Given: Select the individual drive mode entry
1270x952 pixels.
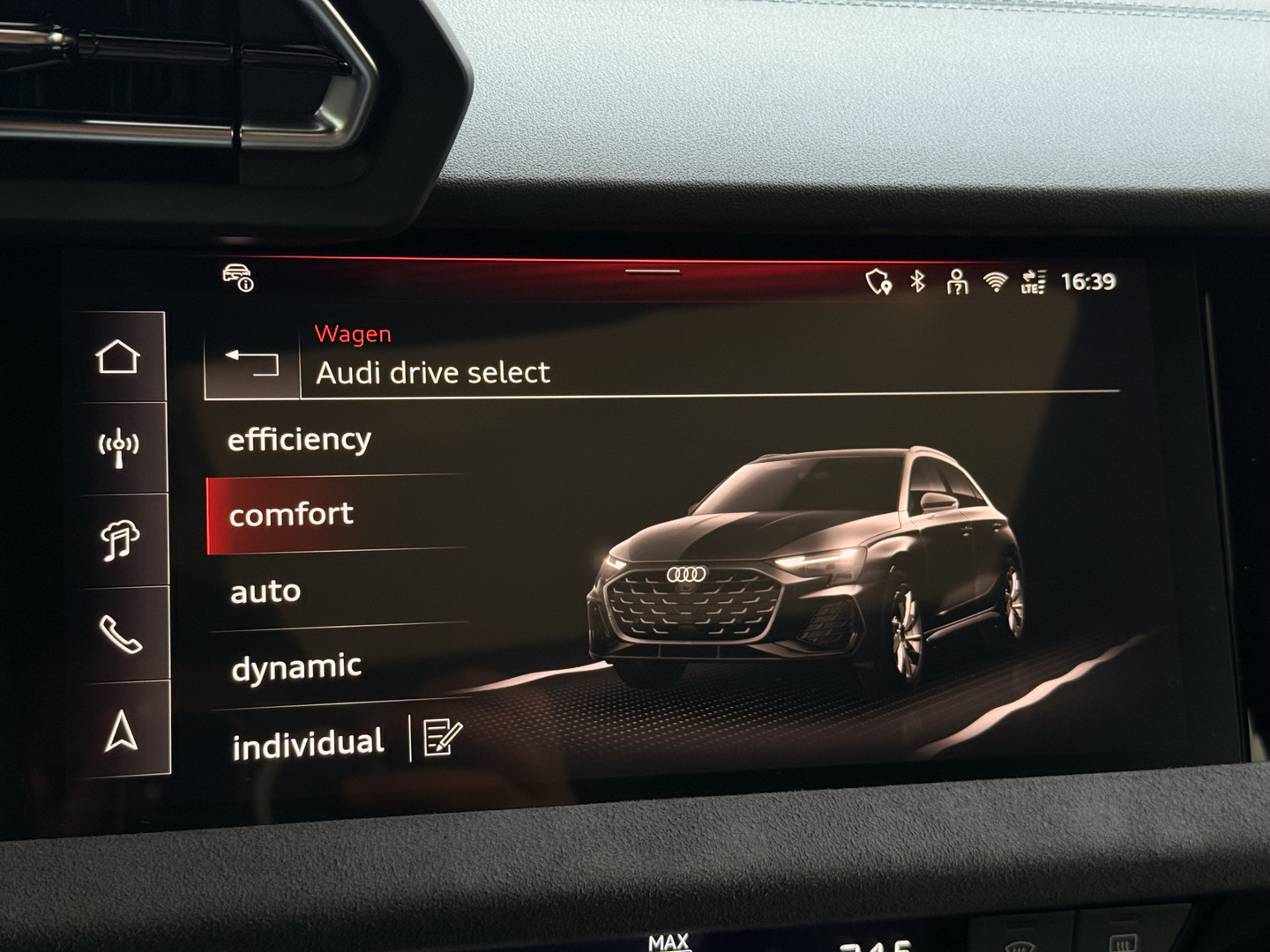Looking at the screenshot, I should (308, 741).
